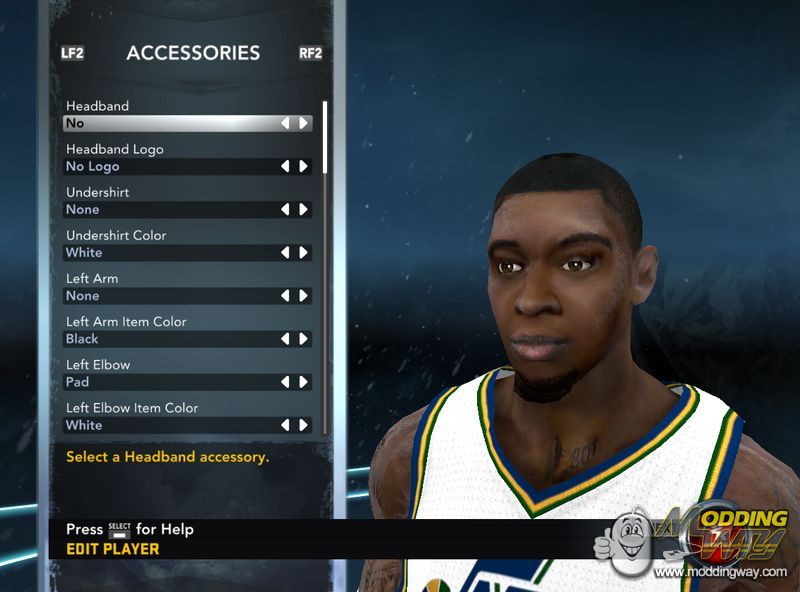Click the Headband left arrow
Viewport: 800px width, 592px height.
(286, 124)
